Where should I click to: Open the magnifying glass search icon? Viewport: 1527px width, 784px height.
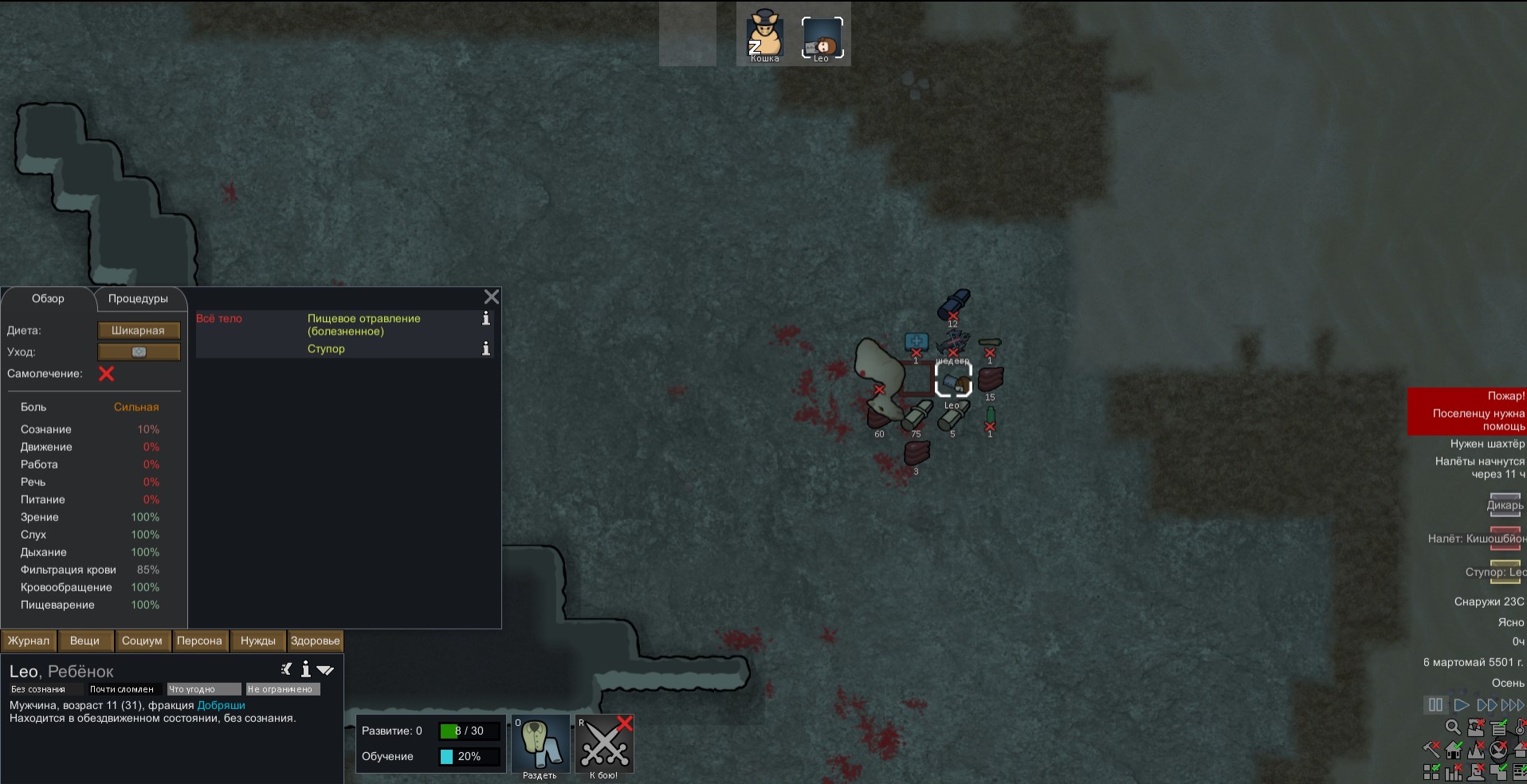(x=1453, y=727)
